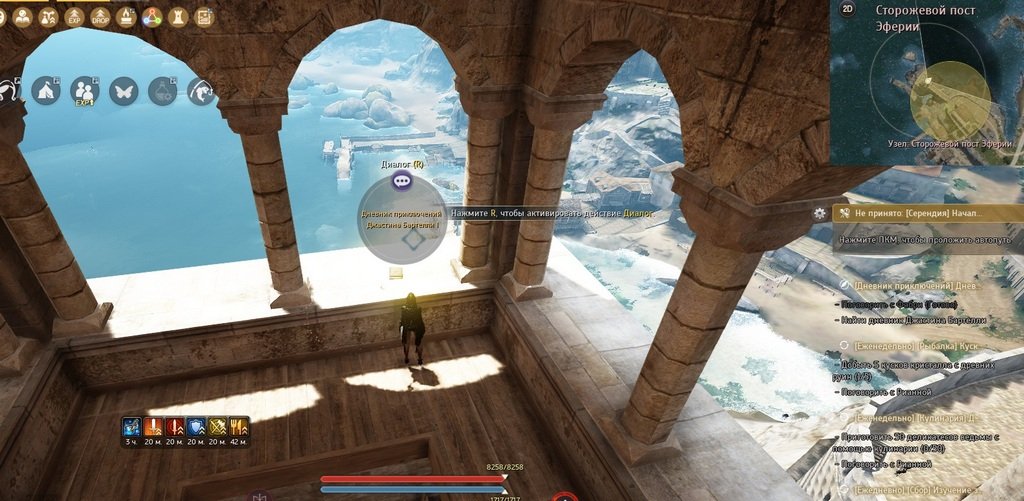1024x501 pixels.
Task: Toggle the 2D minimap view button
Action: 848,10
